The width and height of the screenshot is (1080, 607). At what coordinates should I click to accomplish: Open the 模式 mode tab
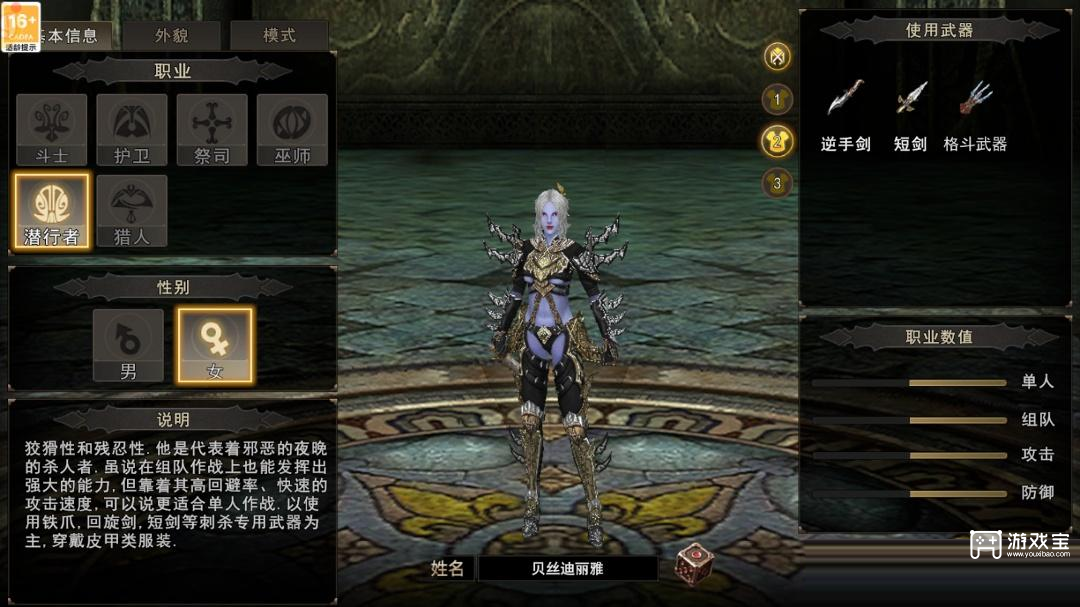(x=279, y=36)
